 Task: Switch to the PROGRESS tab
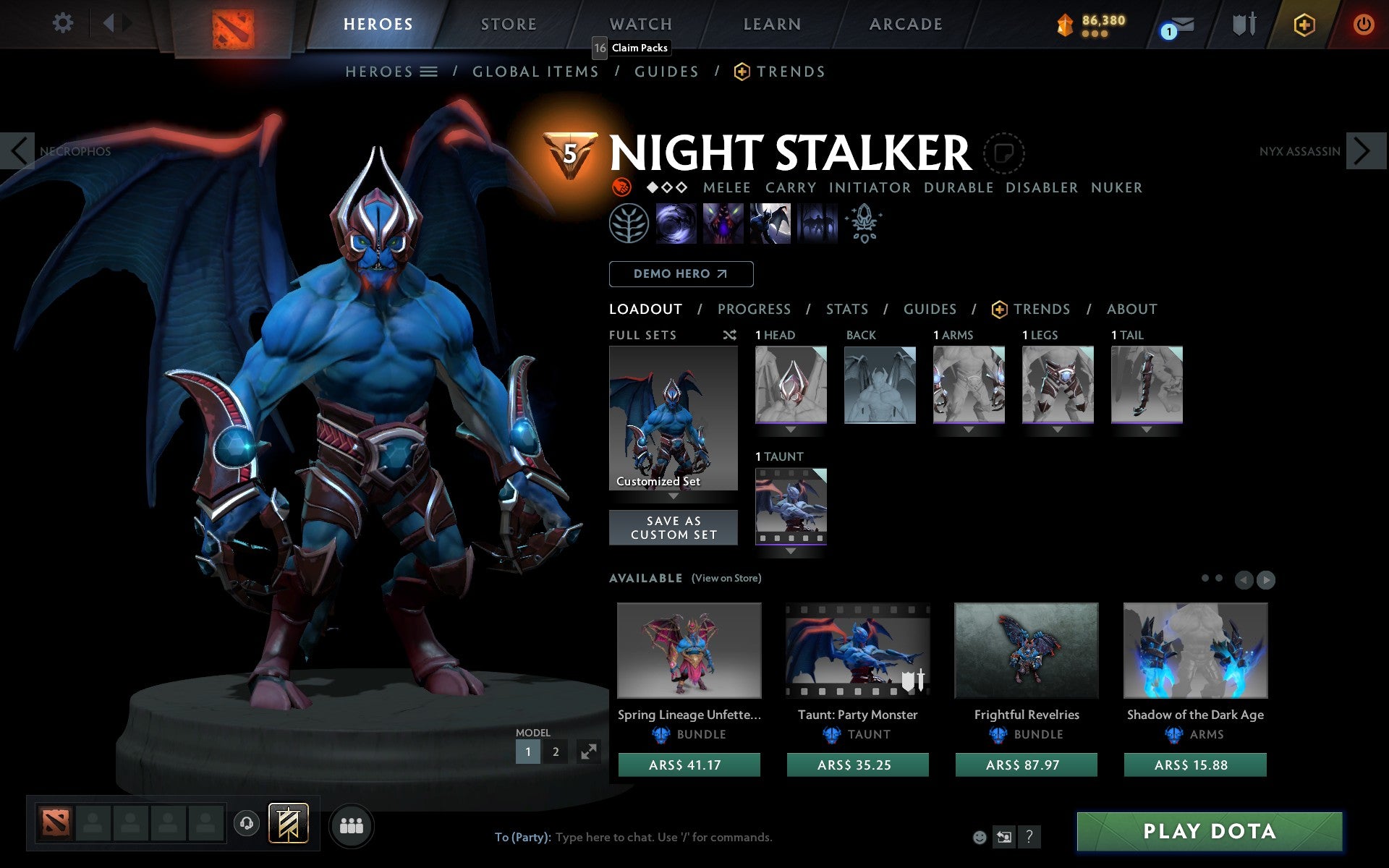click(754, 310)
